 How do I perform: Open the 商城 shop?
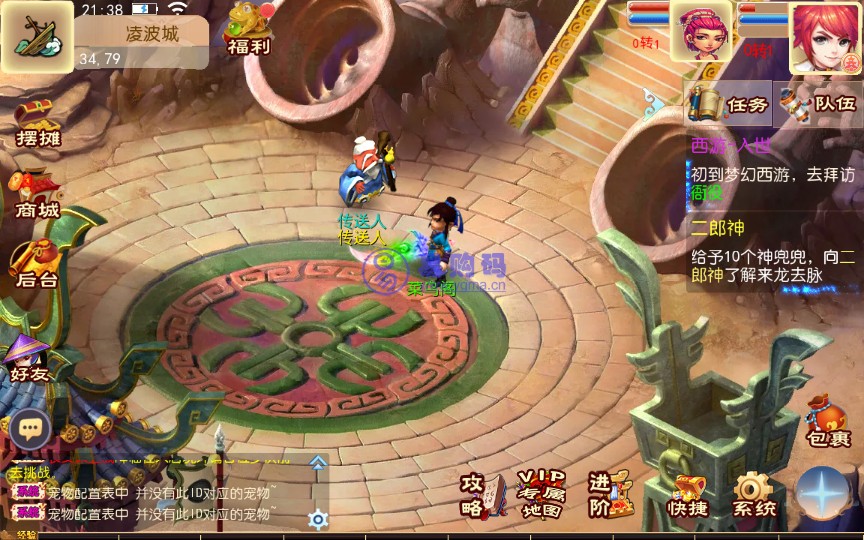click(36, 194)
